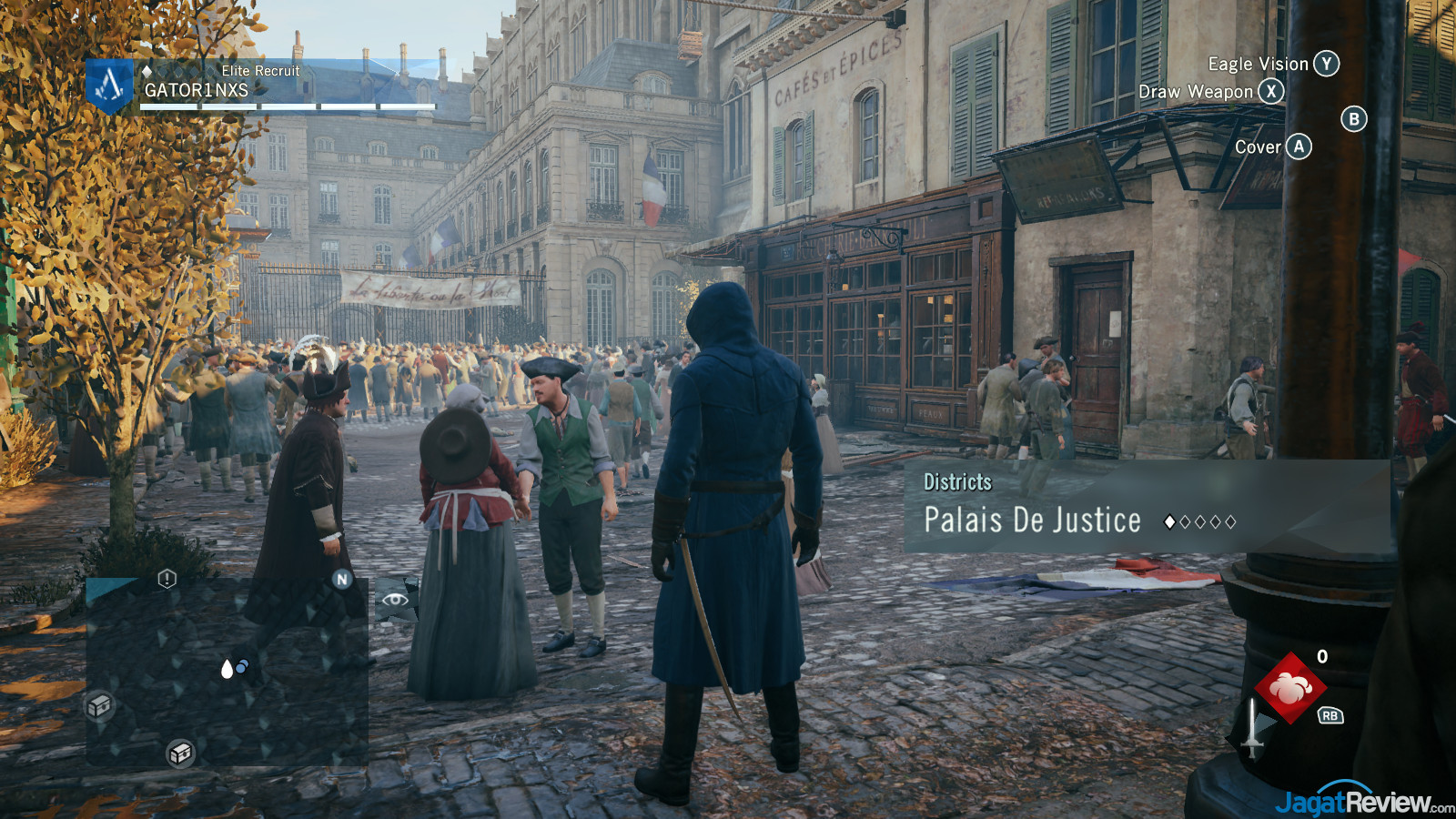1456x819 pixels.
Task: Click the N compass marker on the minimap
Action: [x=342, y=579]
